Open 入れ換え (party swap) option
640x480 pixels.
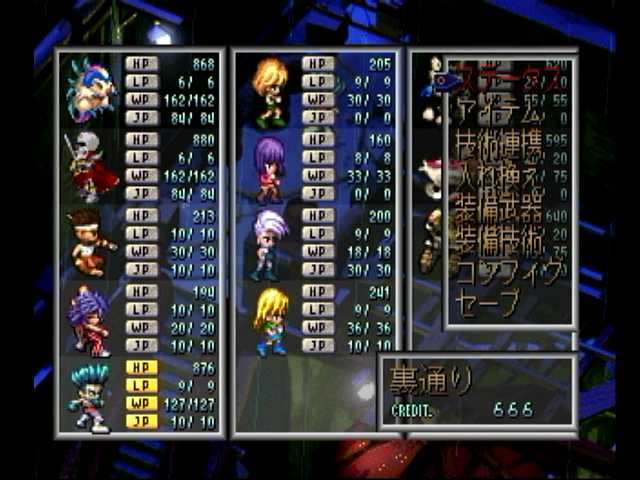point(500,183)
